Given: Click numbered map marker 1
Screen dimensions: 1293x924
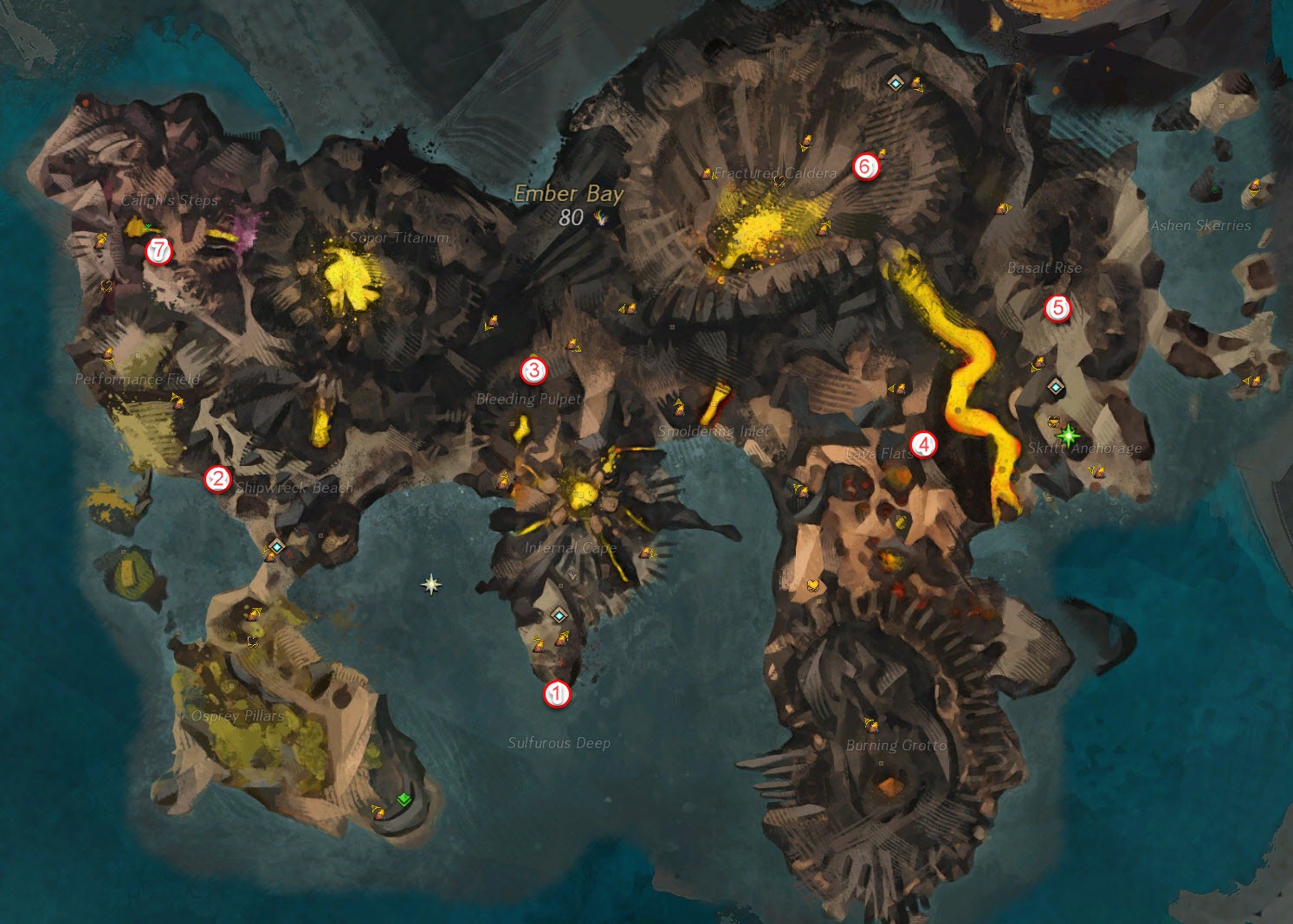Looking at the screenshot, I should click(557, 695).
